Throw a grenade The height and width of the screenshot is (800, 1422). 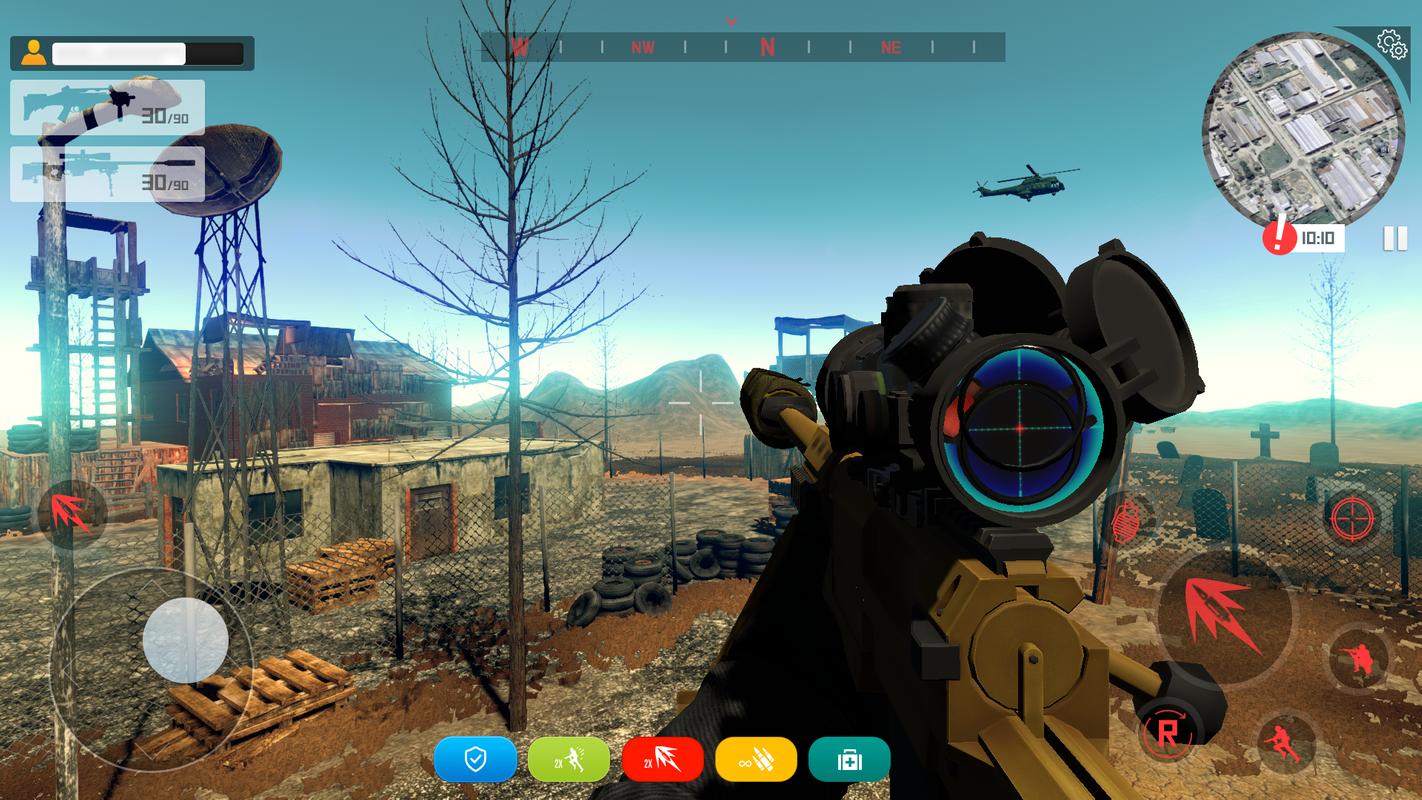[1125, 520]
